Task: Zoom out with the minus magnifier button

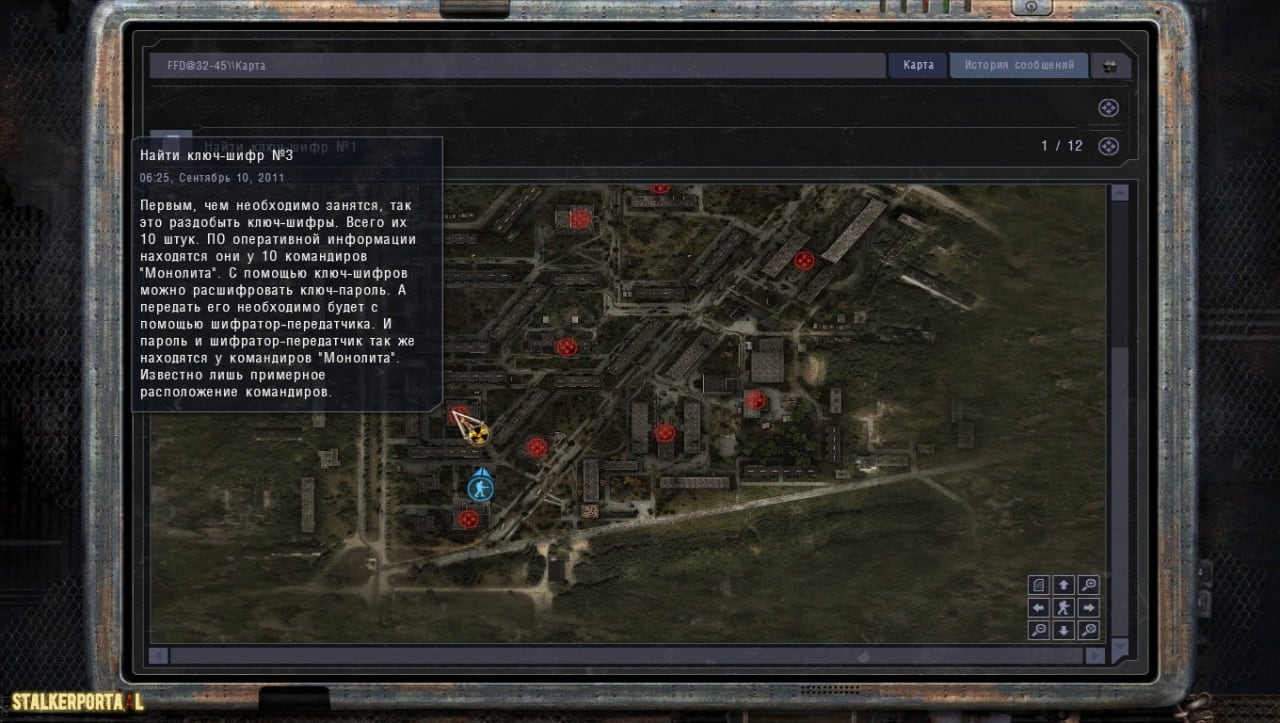Action: point(1039,630)
